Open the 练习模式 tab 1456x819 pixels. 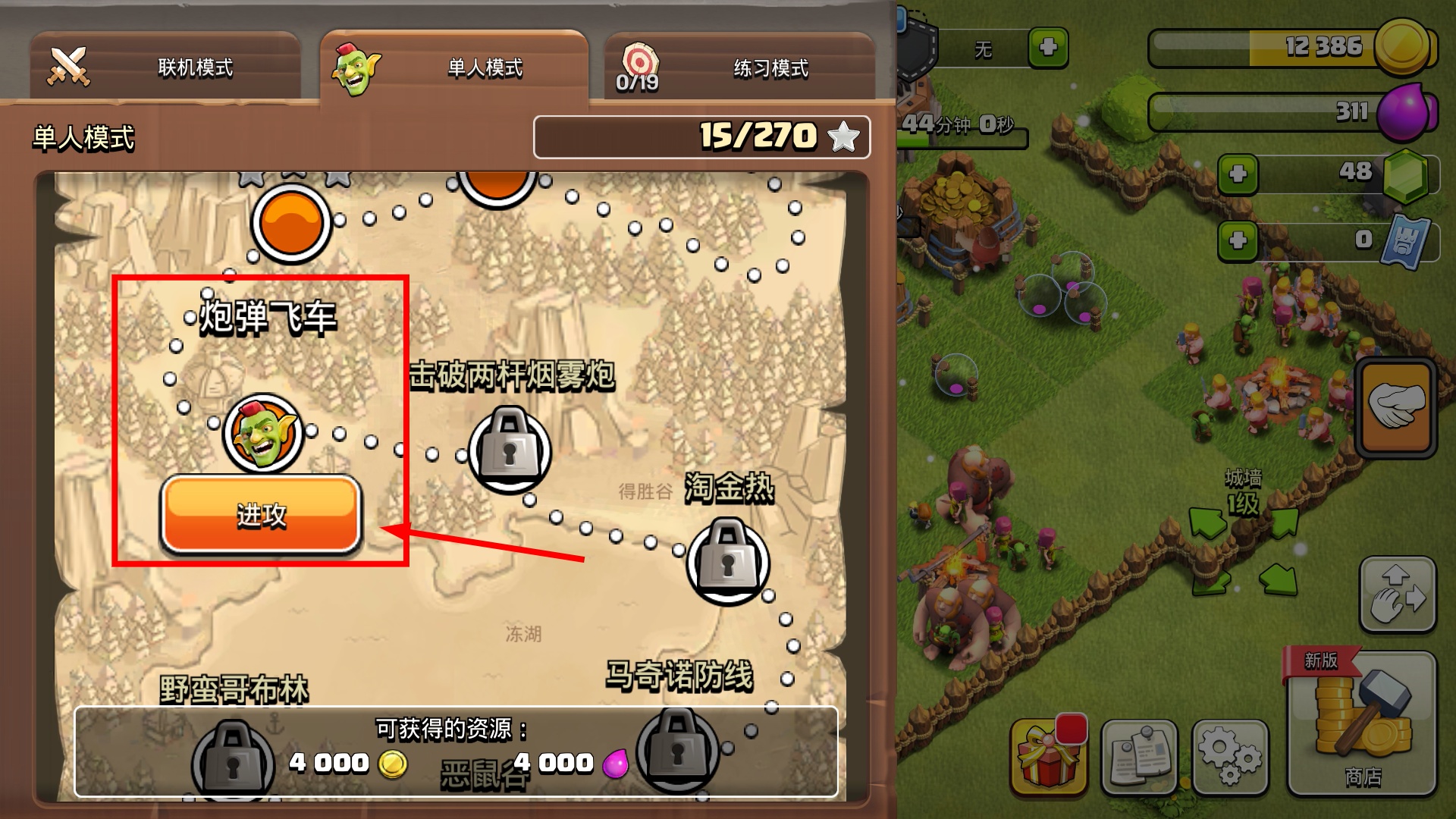tap(739, 67)
